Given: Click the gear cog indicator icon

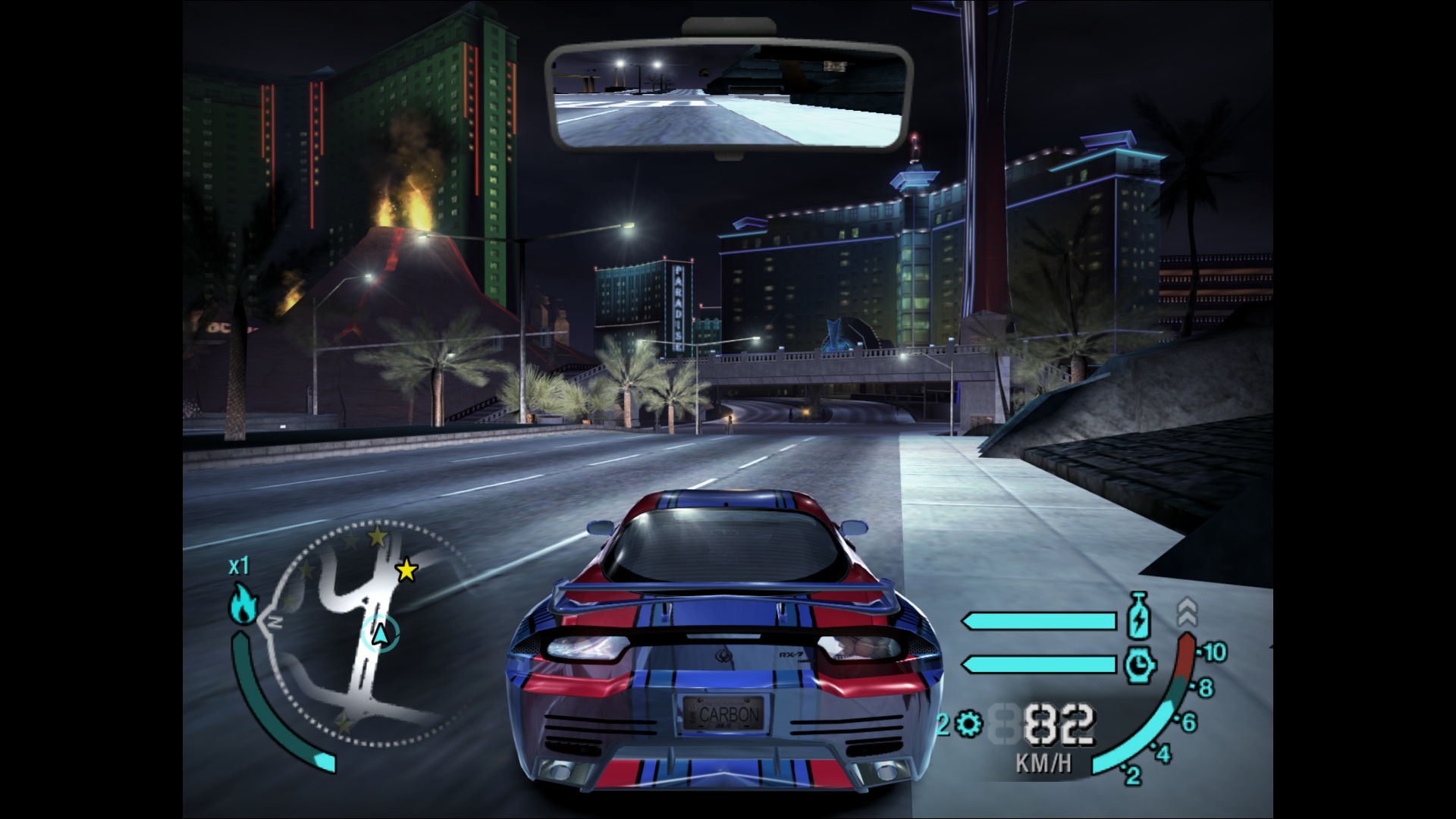Looking at the screenshot, I should (x=968, y=725).
